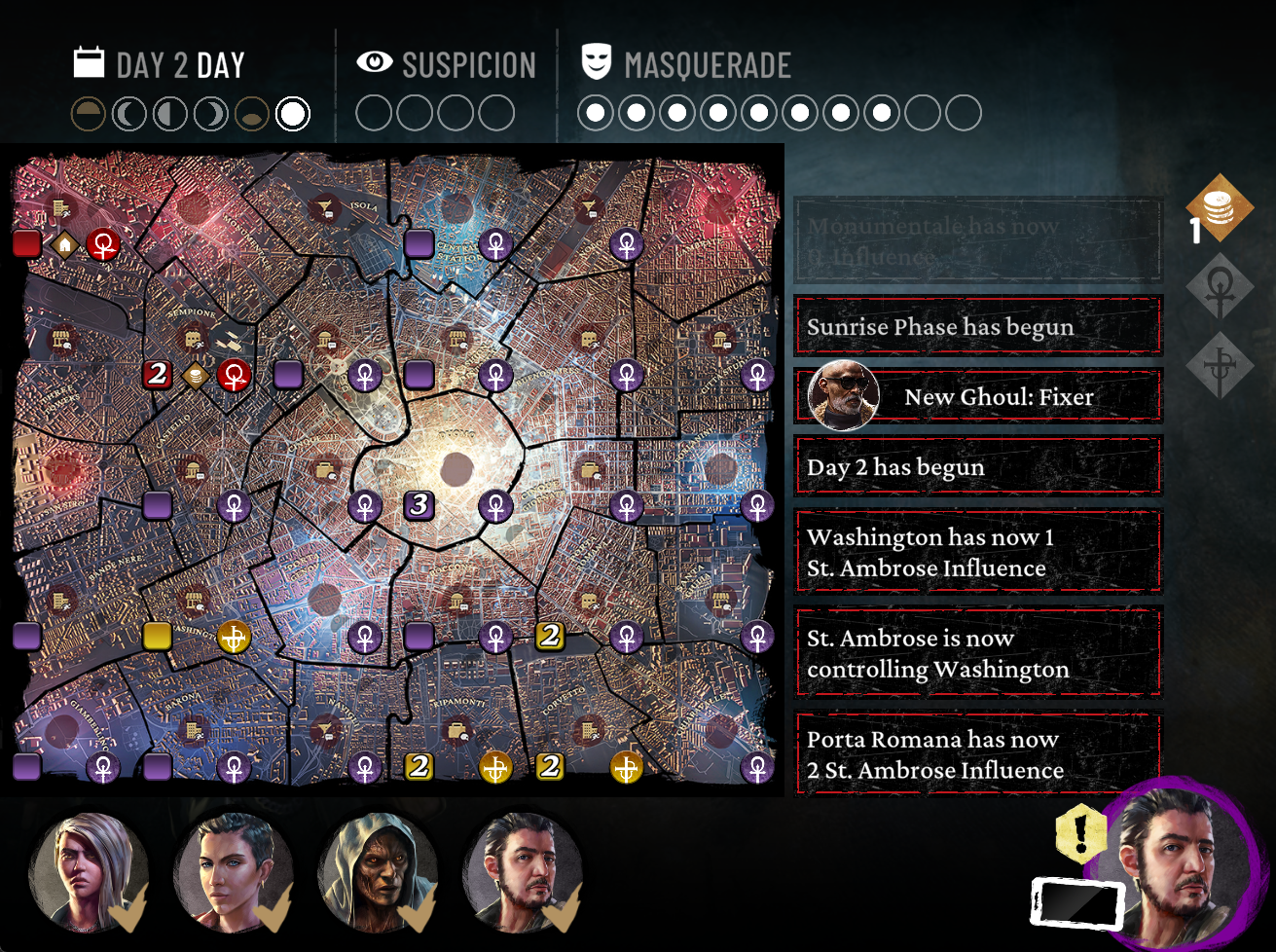This screenshot has width=1276, height=952.
Task: Click the yellow exclamation alert hexagon
Action: (x=1080, y=834)
